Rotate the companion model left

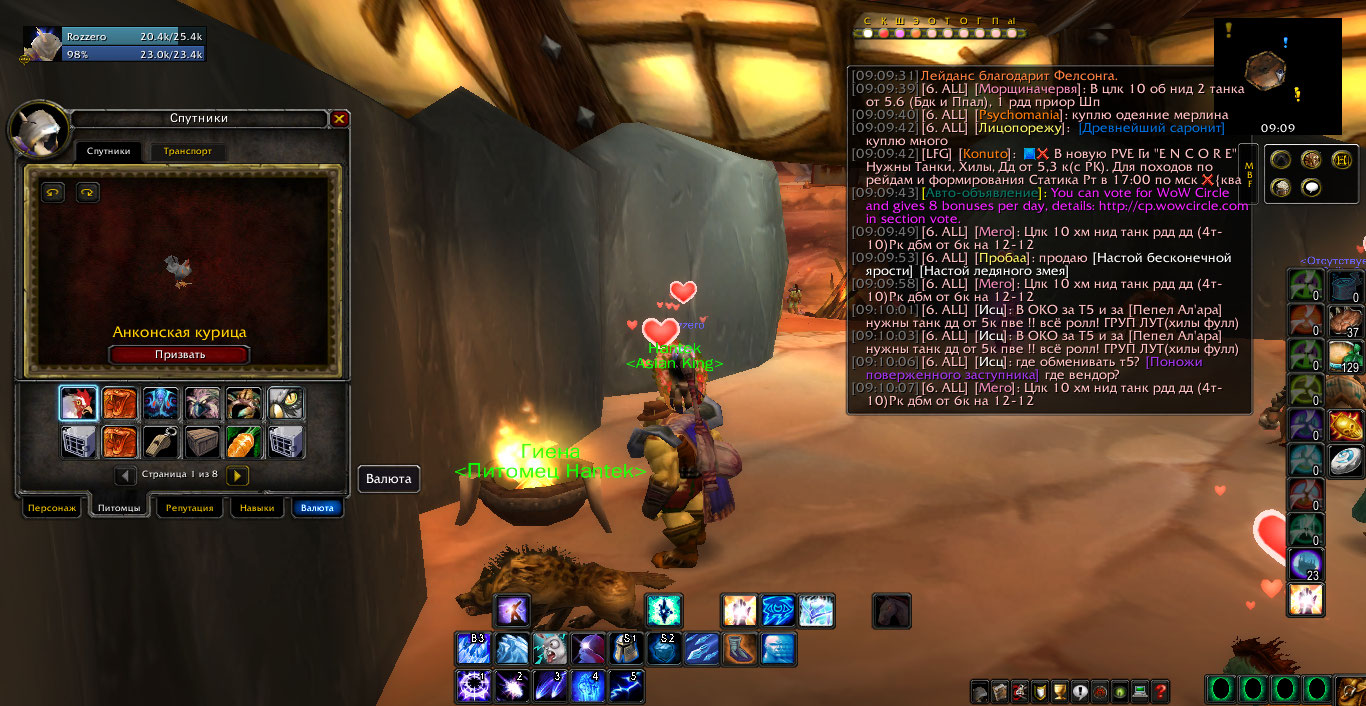point(53,192)
